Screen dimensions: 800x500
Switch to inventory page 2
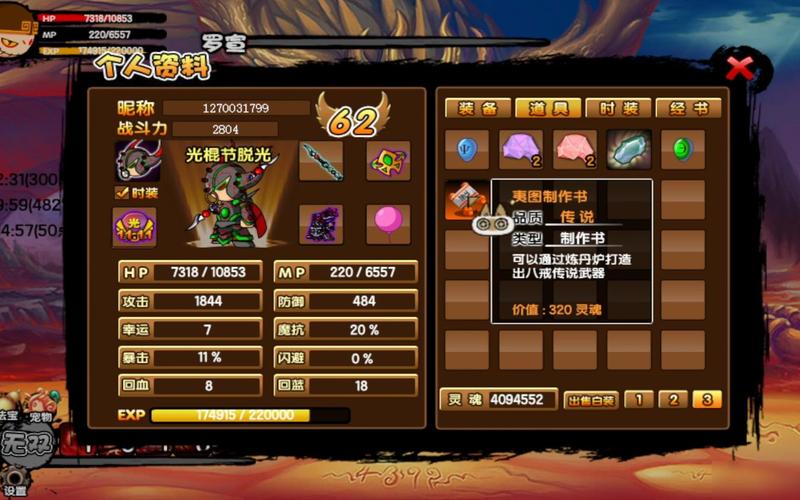coord(672,400)
